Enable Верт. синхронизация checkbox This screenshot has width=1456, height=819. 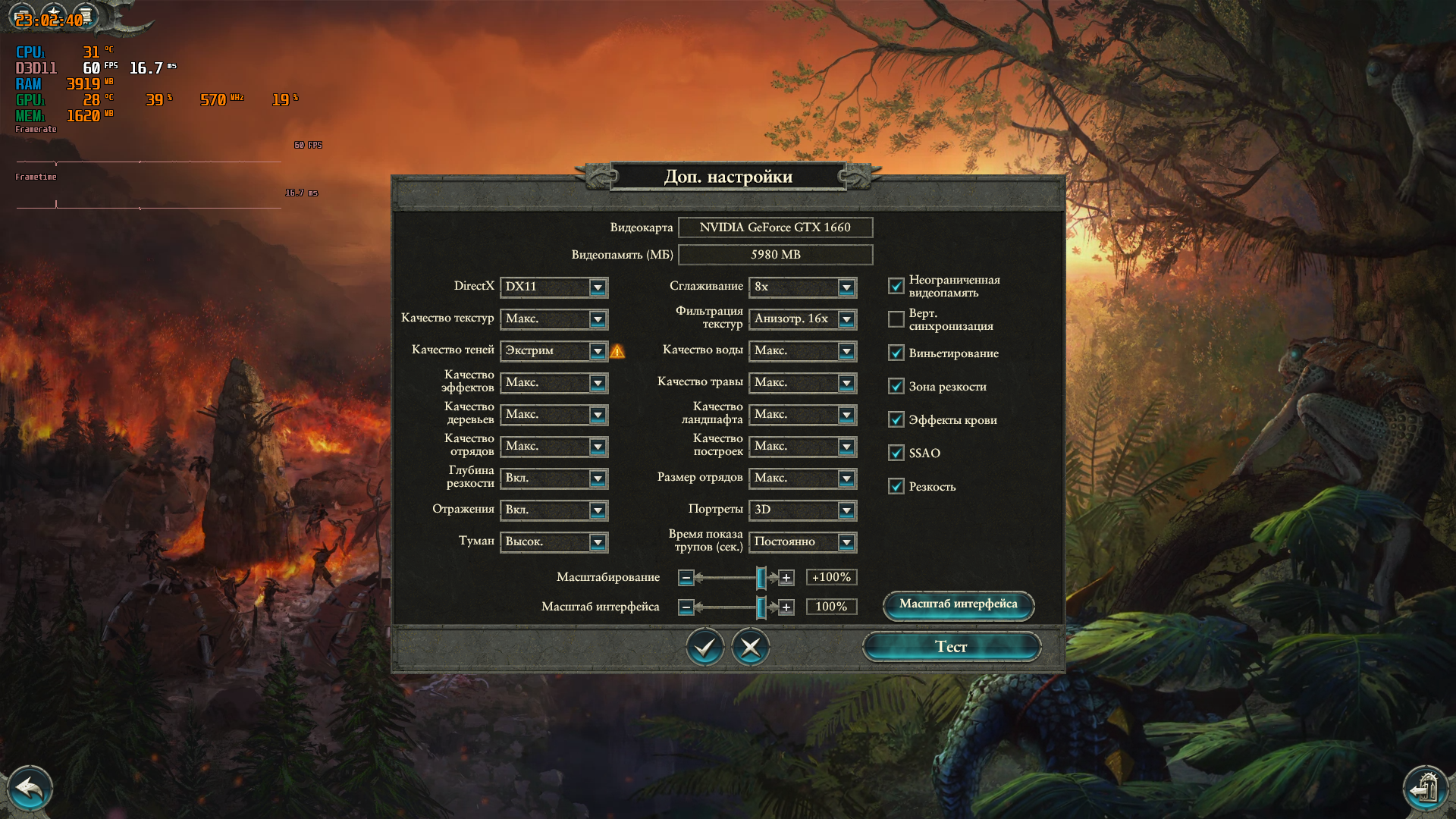tap(896, 319)
